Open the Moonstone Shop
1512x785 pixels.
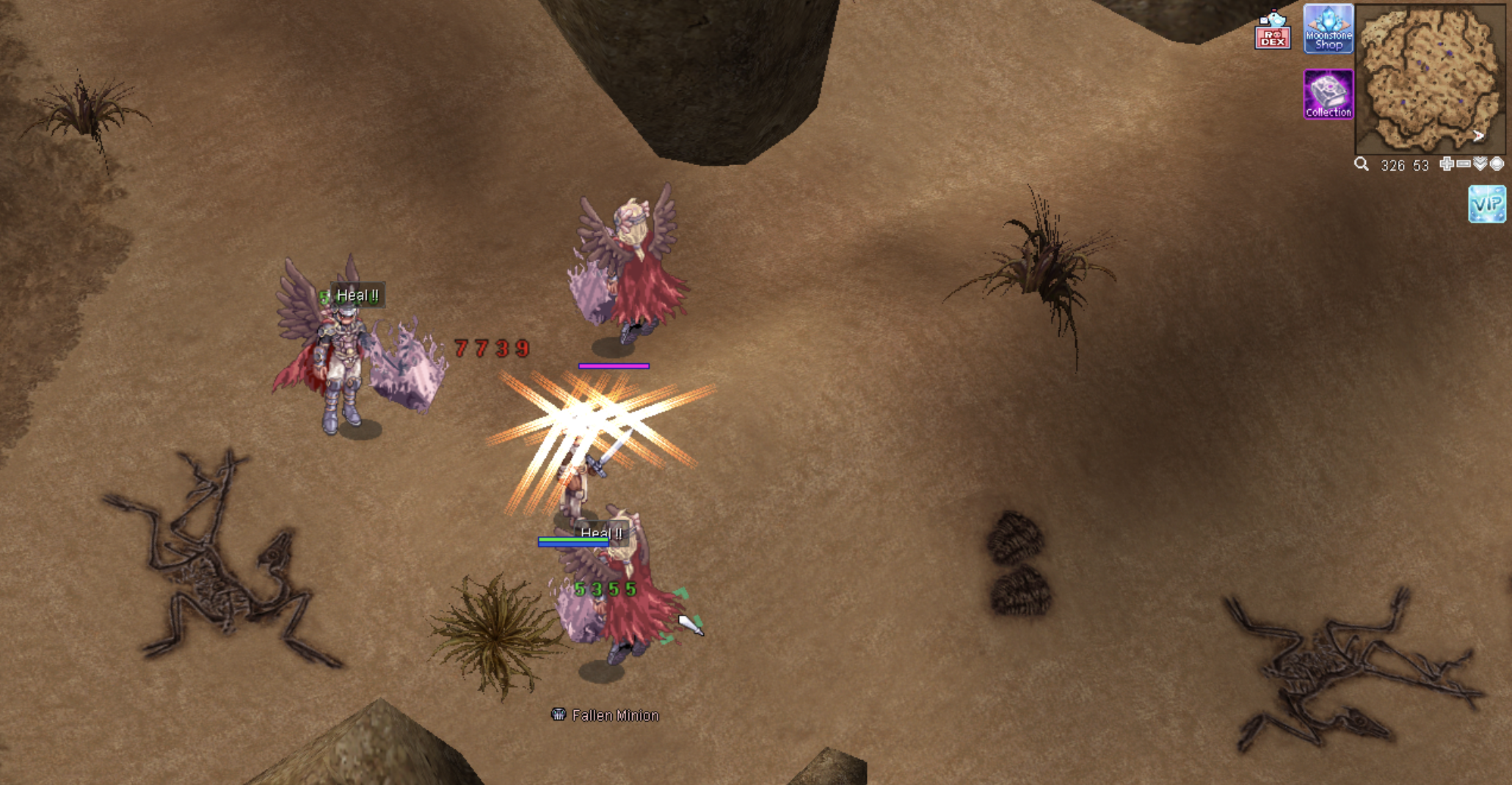tap(1328, 29)
